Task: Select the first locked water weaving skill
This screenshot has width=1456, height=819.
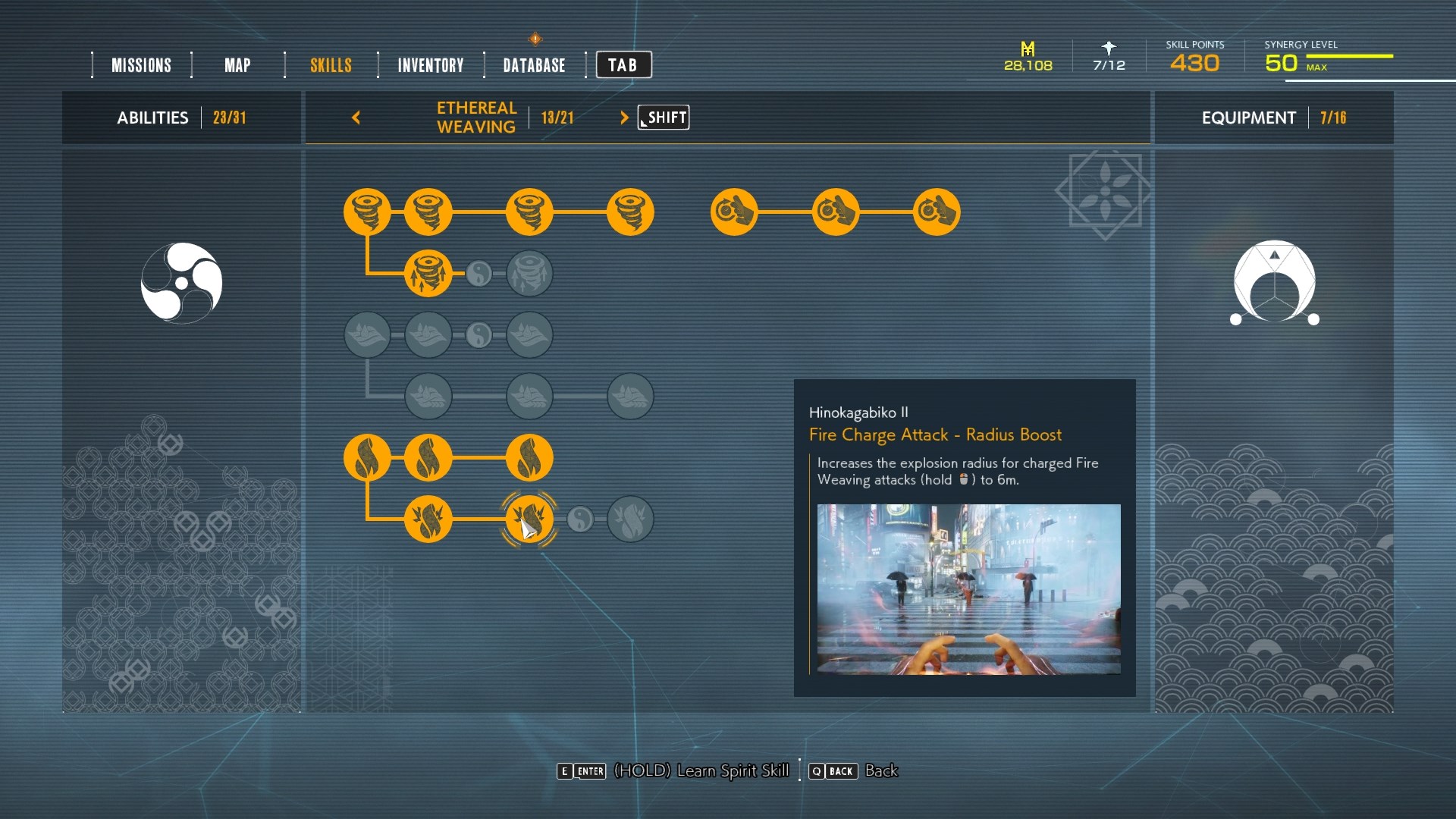Action: 367,334
